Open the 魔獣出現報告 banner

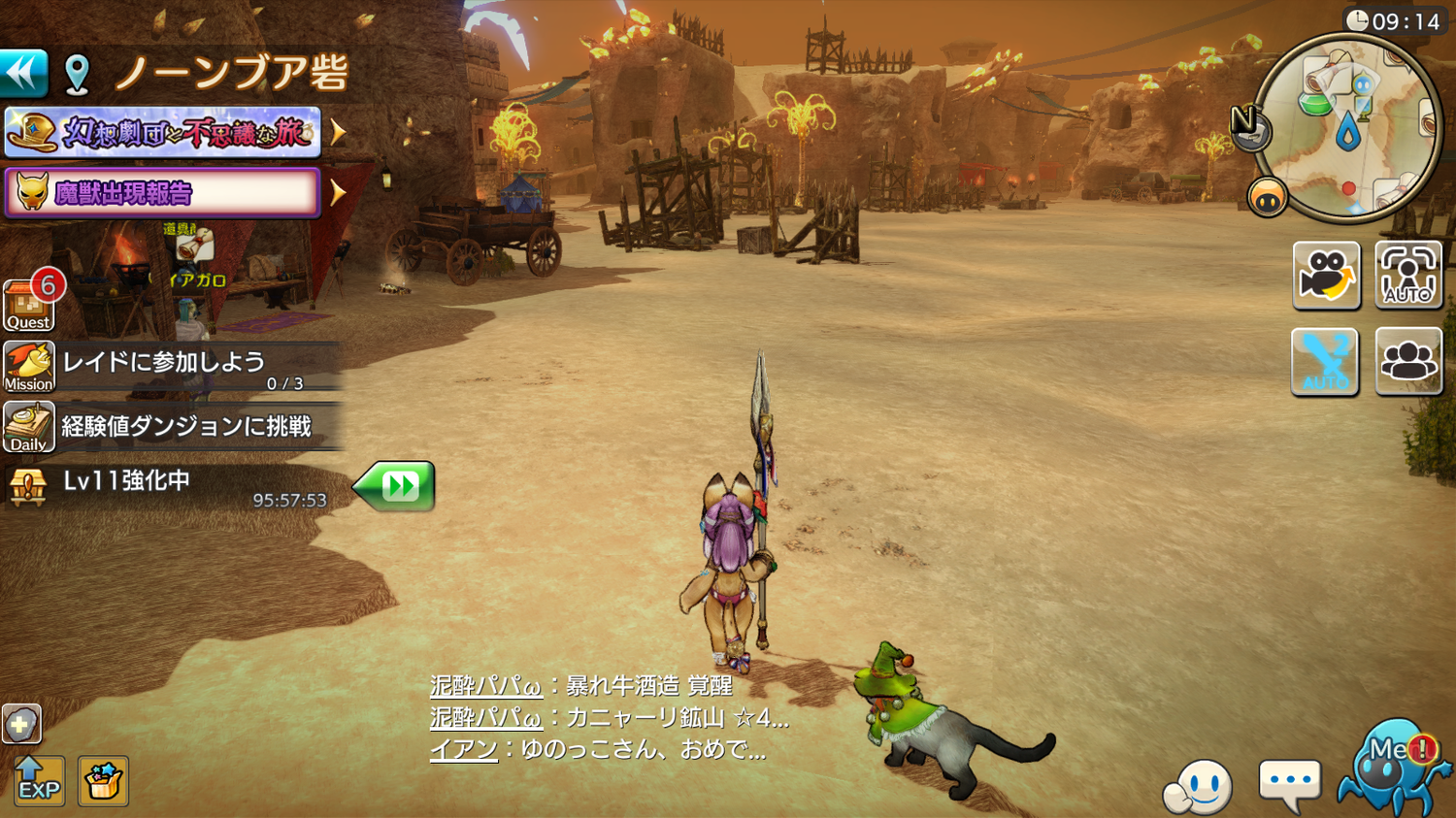click(x=163, y=192)
